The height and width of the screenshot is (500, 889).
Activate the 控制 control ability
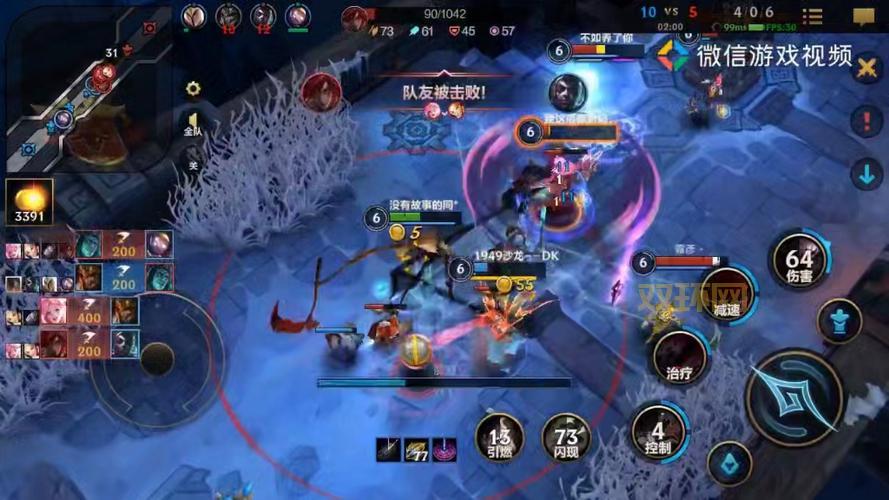pyautogui.click(x=657, y=431)
